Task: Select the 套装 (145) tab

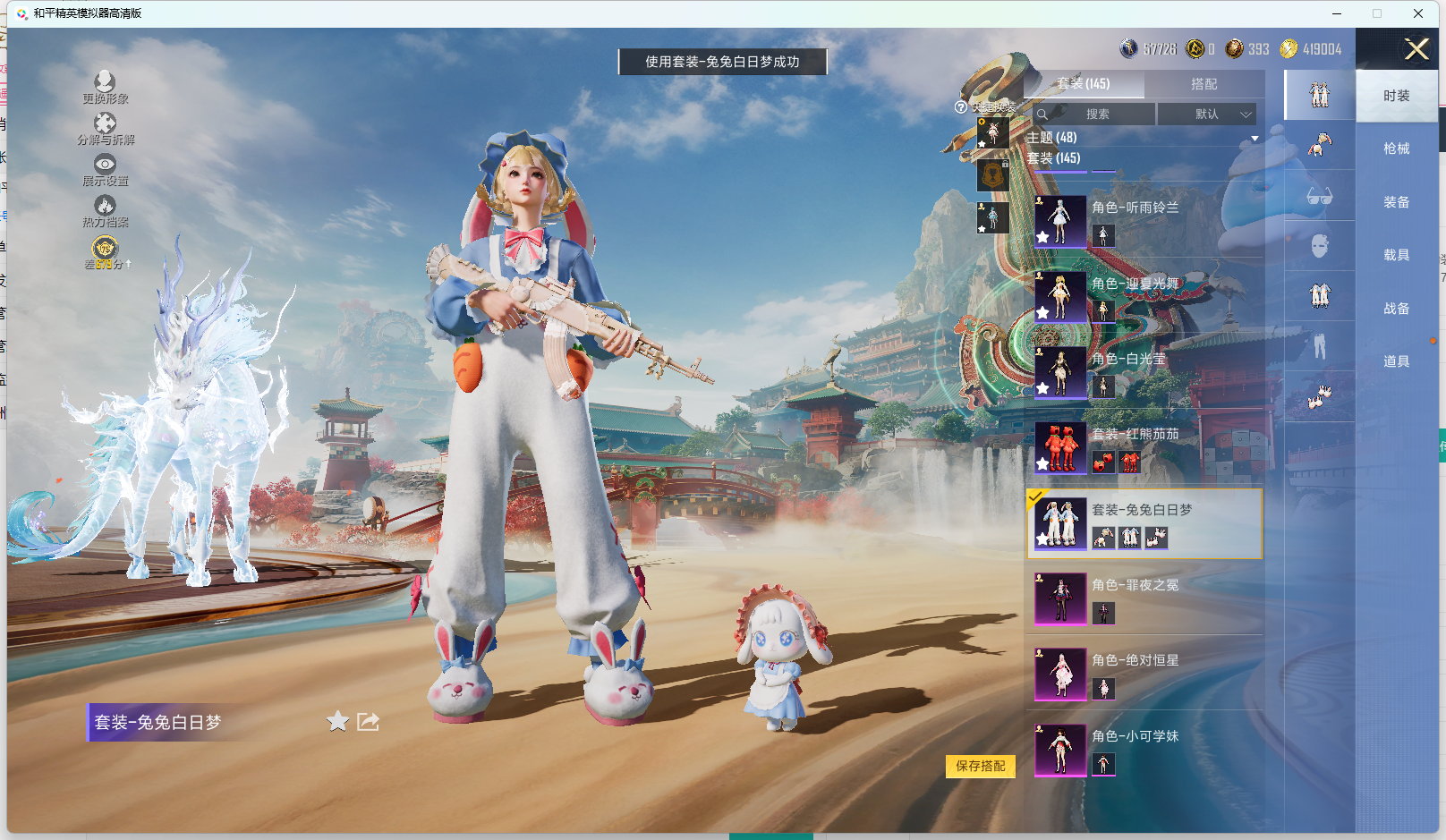Action: click(1084, 84)
